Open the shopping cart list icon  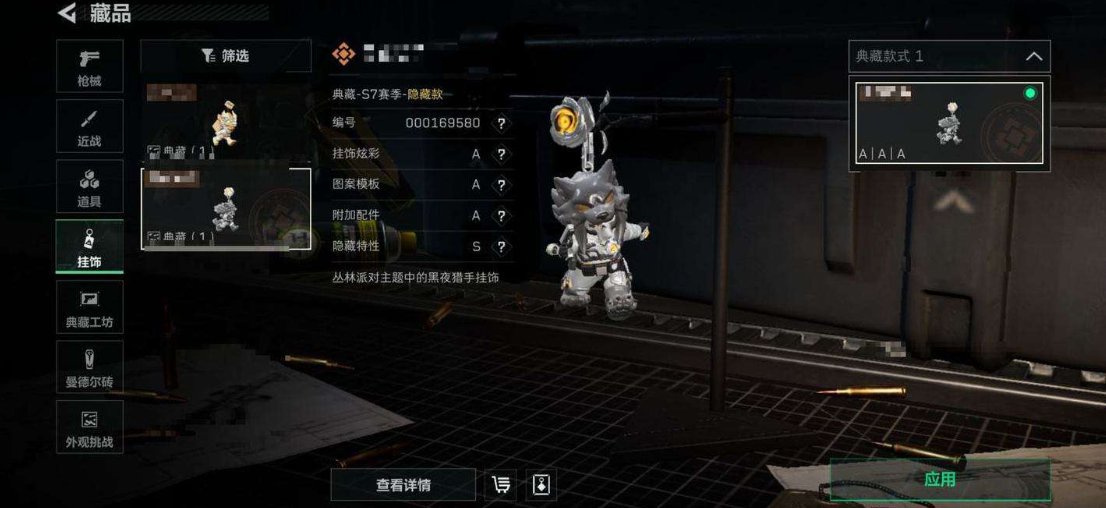[x=499, y=485]
